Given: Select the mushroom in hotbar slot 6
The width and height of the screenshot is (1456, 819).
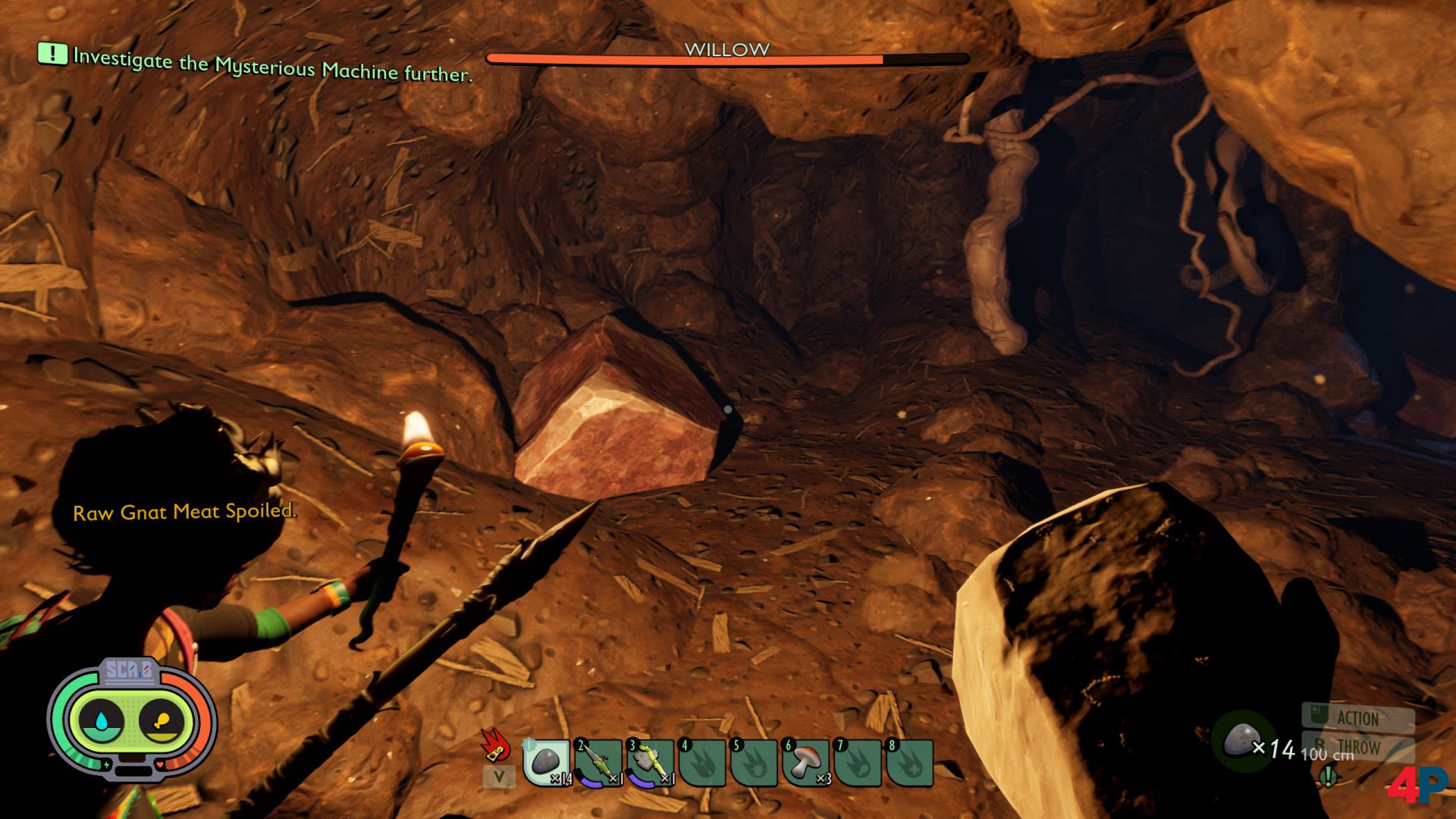Looking at the screenshot, I should (x=805, y=762).
